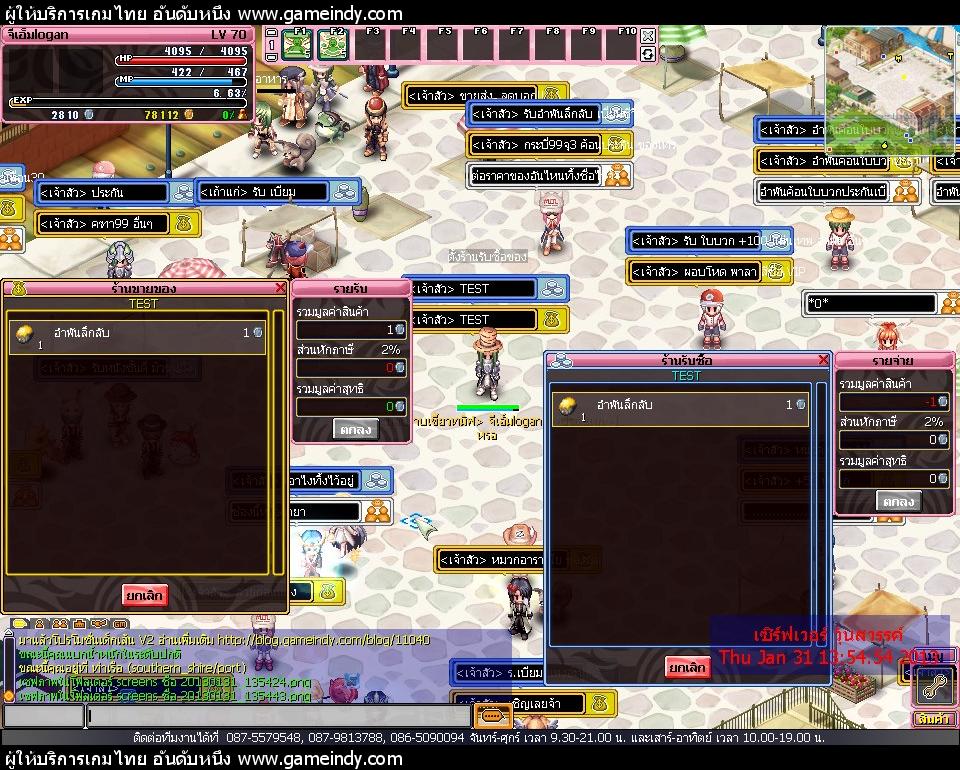Screen dimensions: 960x770
Task: Use the F1 hotbar skill
Action: [296, 45]
